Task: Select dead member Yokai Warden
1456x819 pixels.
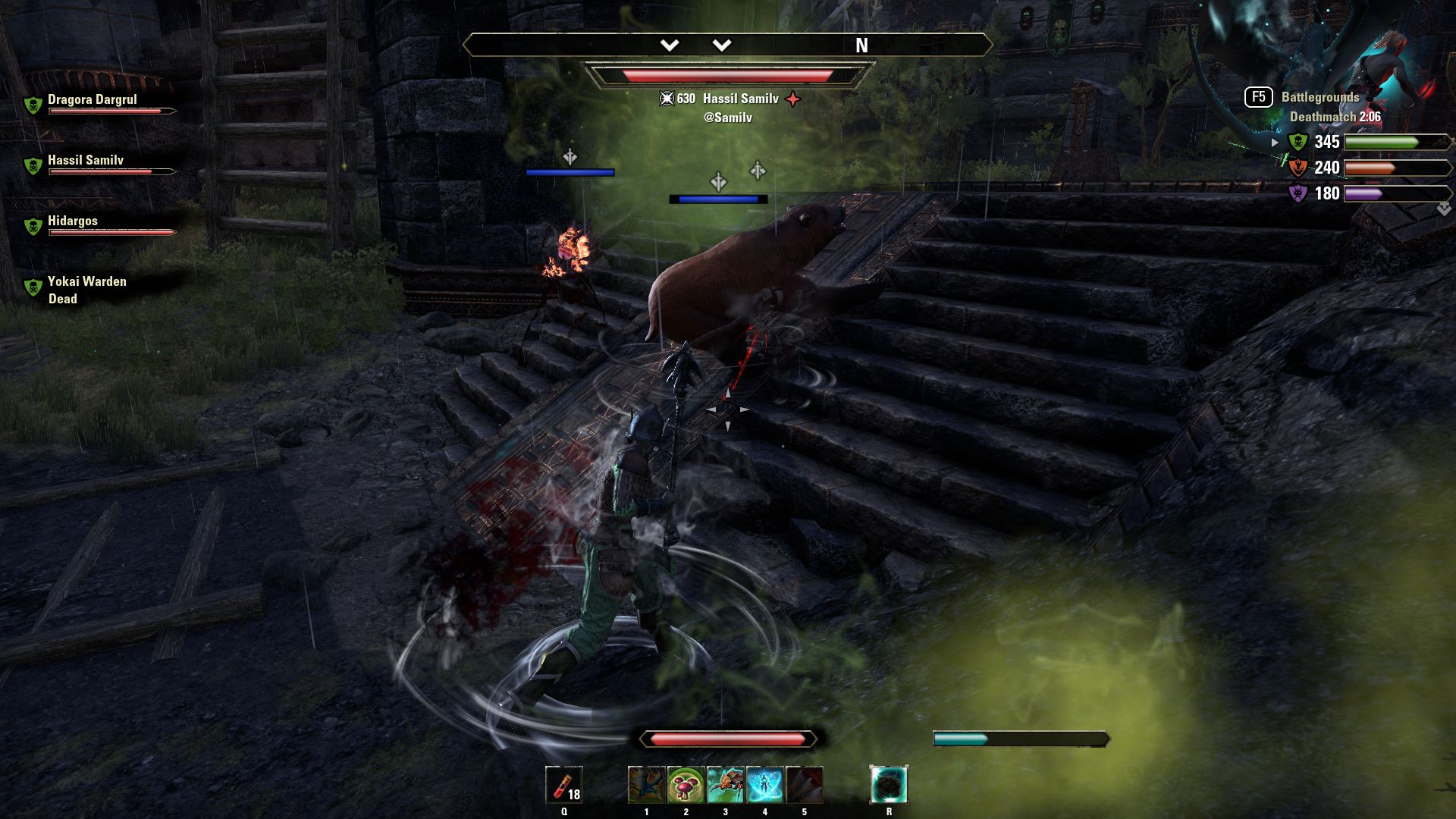Action: pos(86,282)
